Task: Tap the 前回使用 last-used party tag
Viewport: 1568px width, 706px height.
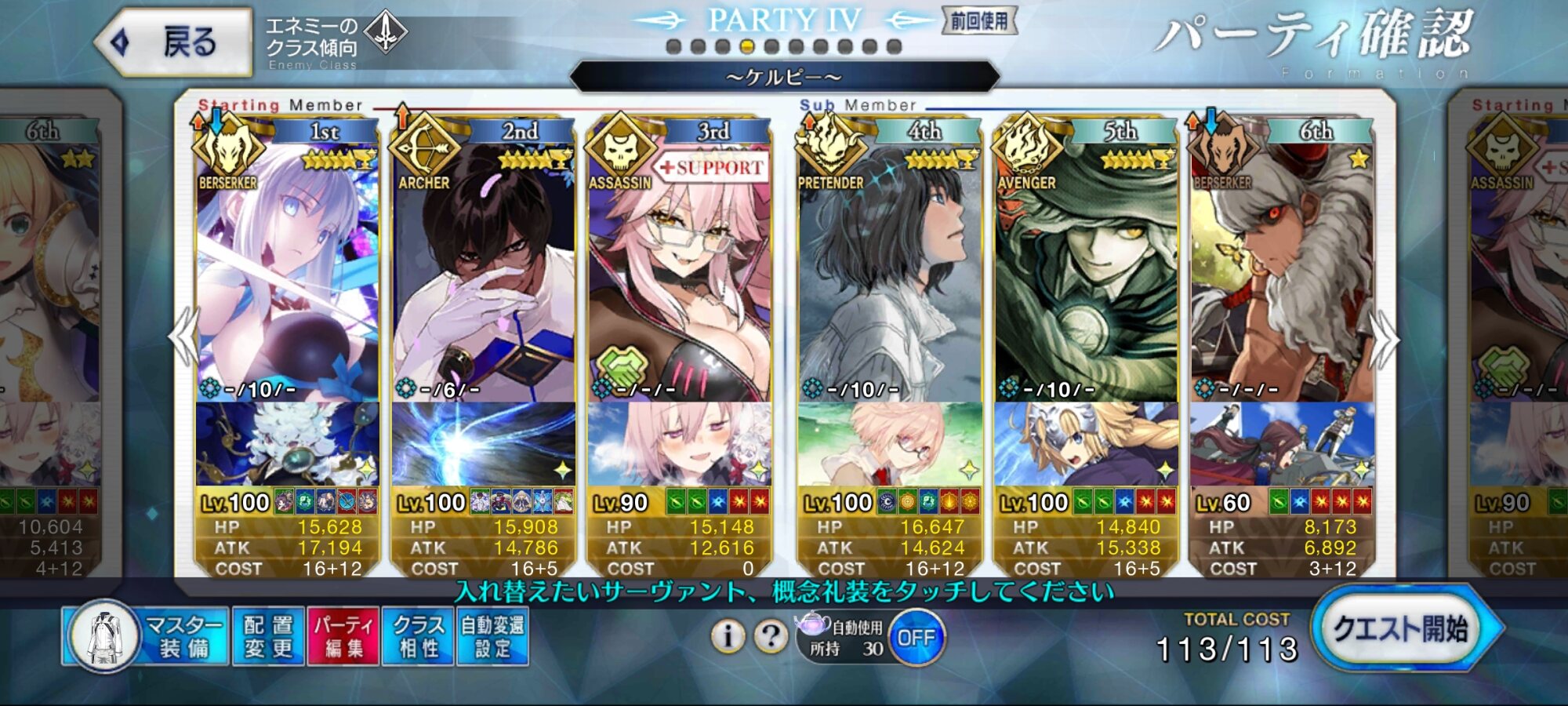Action: (x=979, y=21)
